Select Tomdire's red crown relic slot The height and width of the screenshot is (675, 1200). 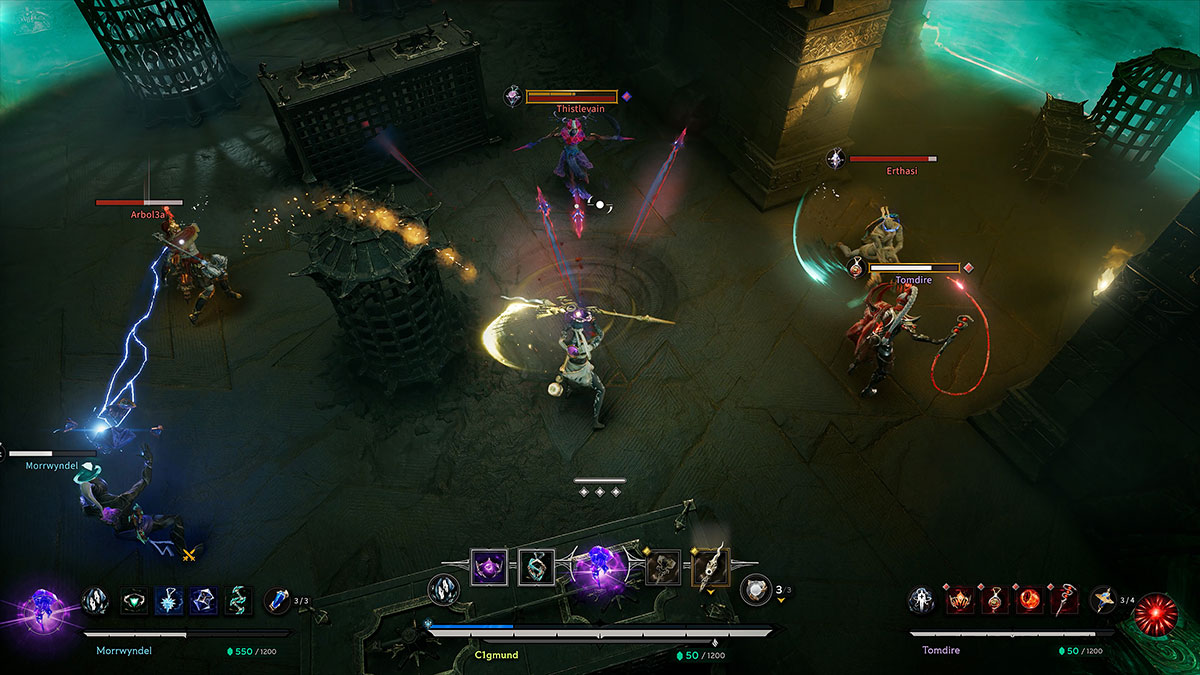(961, 601)
